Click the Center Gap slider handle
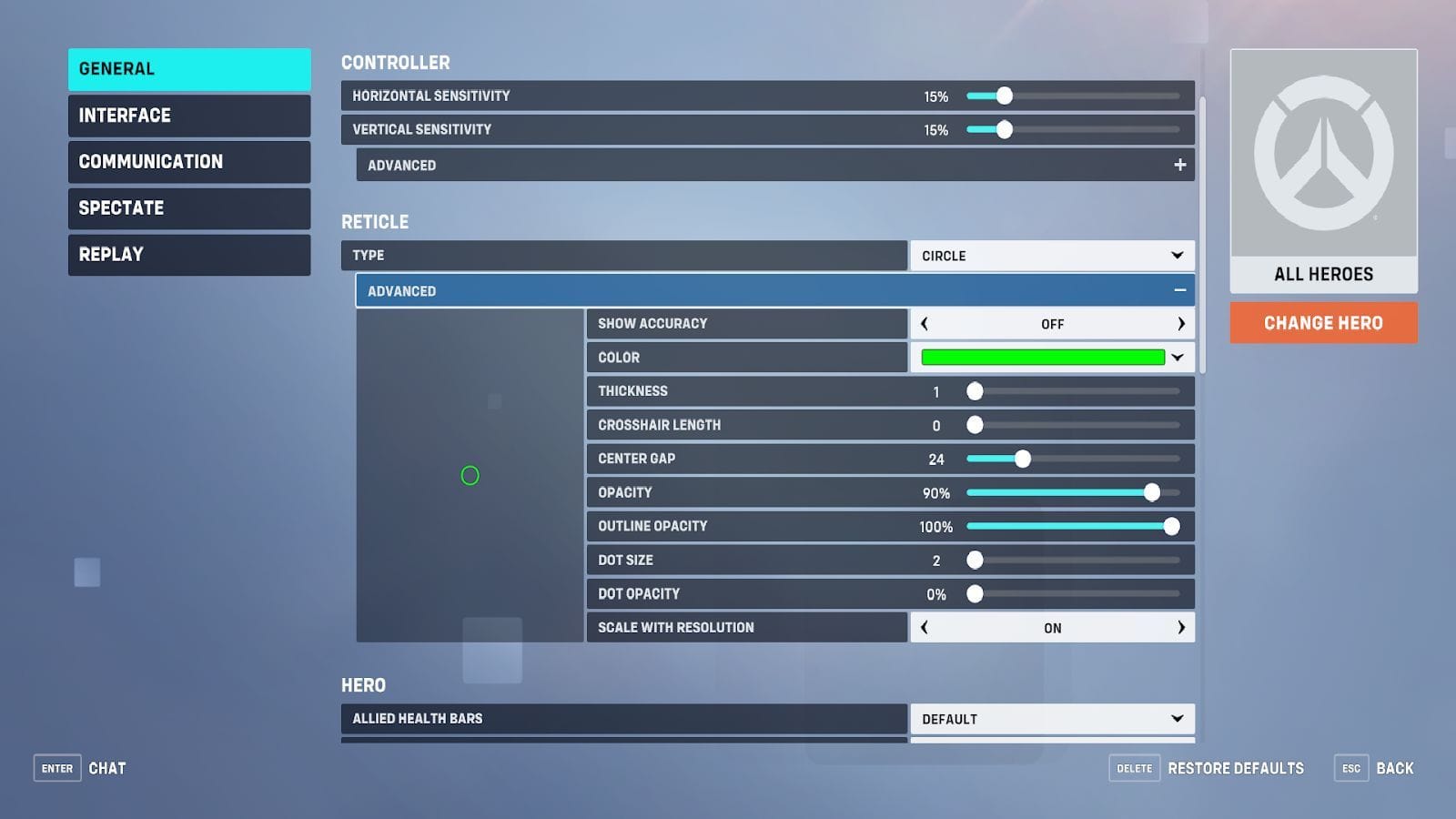The image size is (1456, 819). [1024, 459]
